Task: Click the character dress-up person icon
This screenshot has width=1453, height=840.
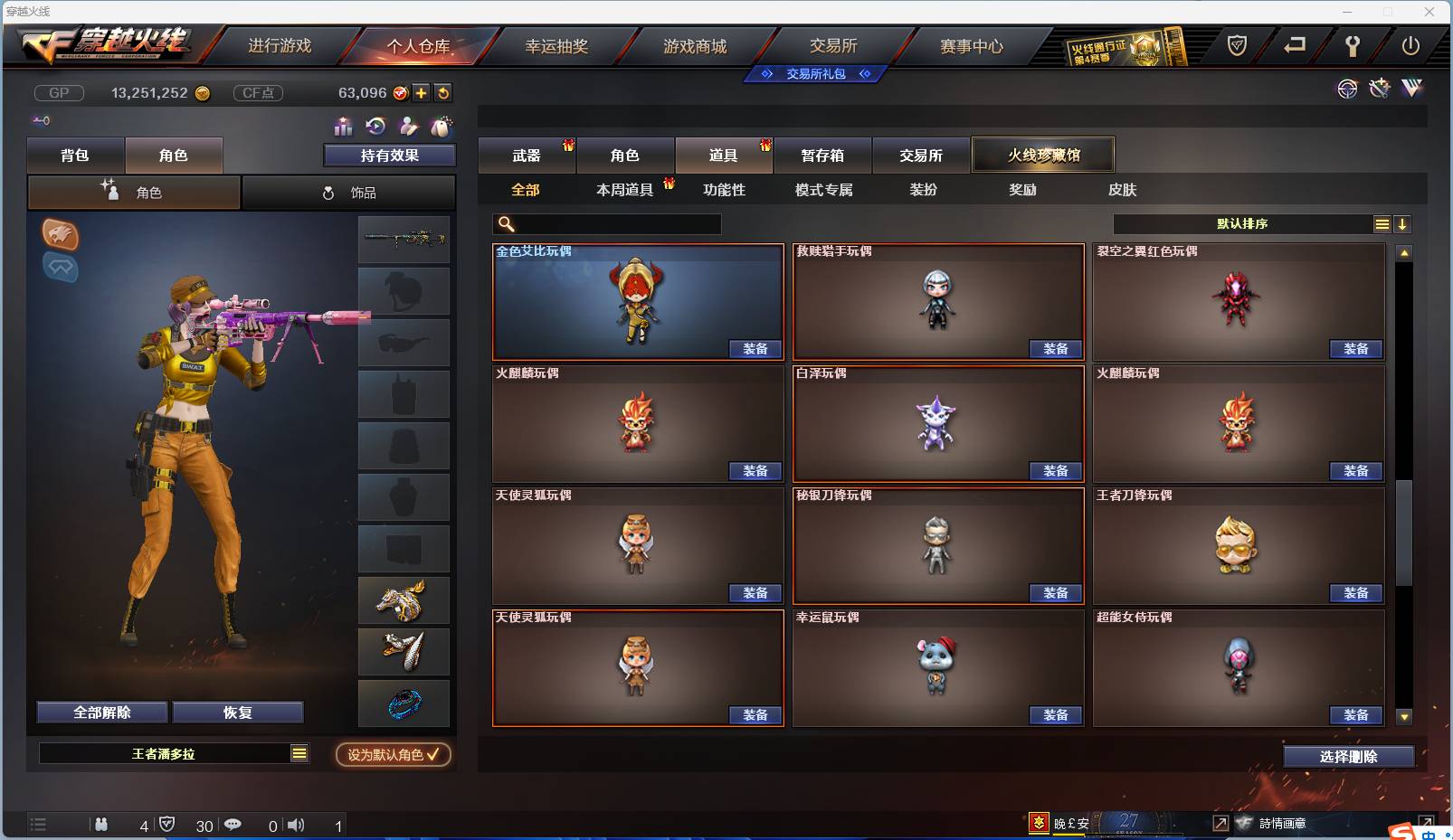Action: 409,127
